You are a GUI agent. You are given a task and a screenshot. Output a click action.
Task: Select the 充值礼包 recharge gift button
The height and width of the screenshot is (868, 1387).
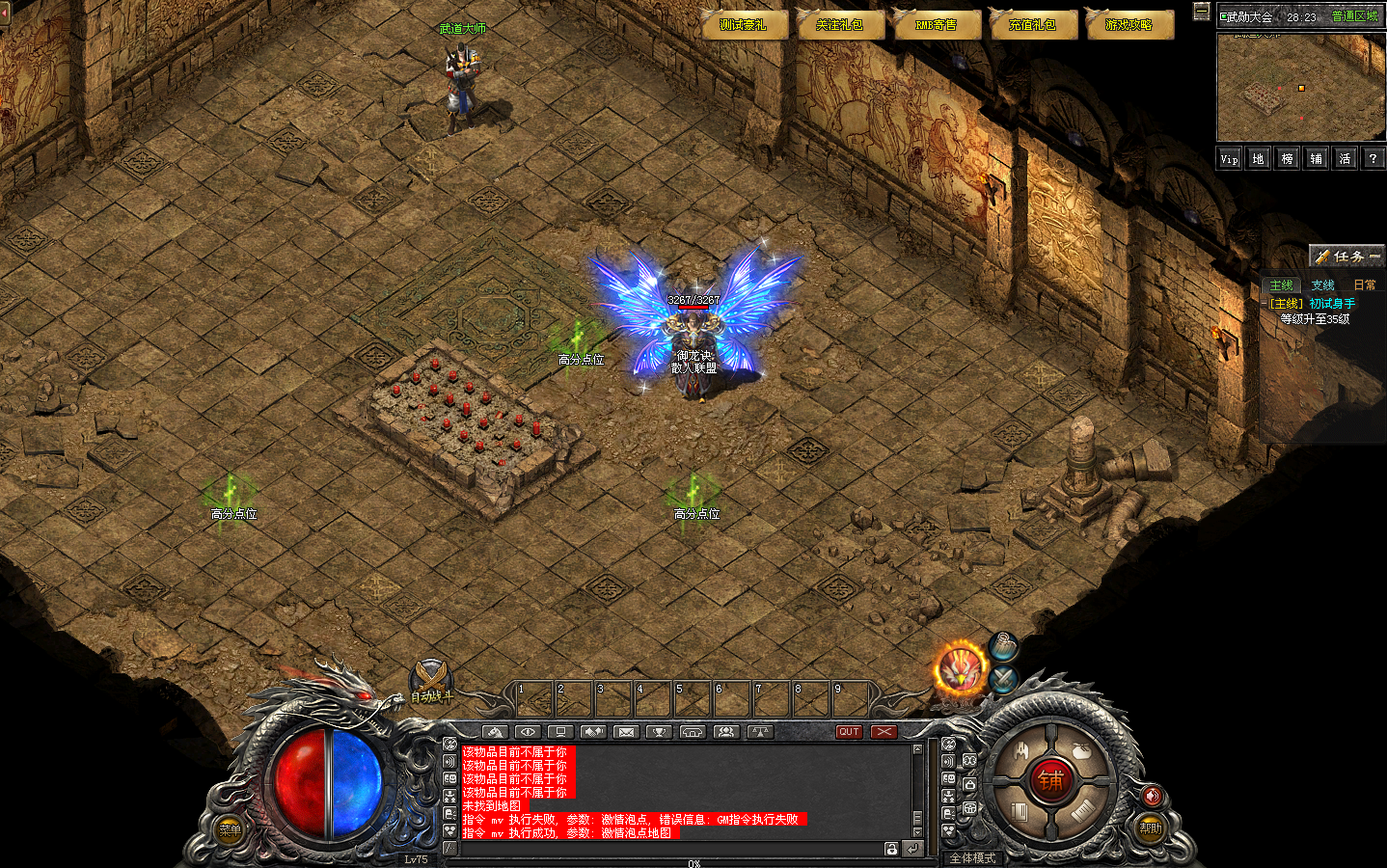coord(1032,25)
